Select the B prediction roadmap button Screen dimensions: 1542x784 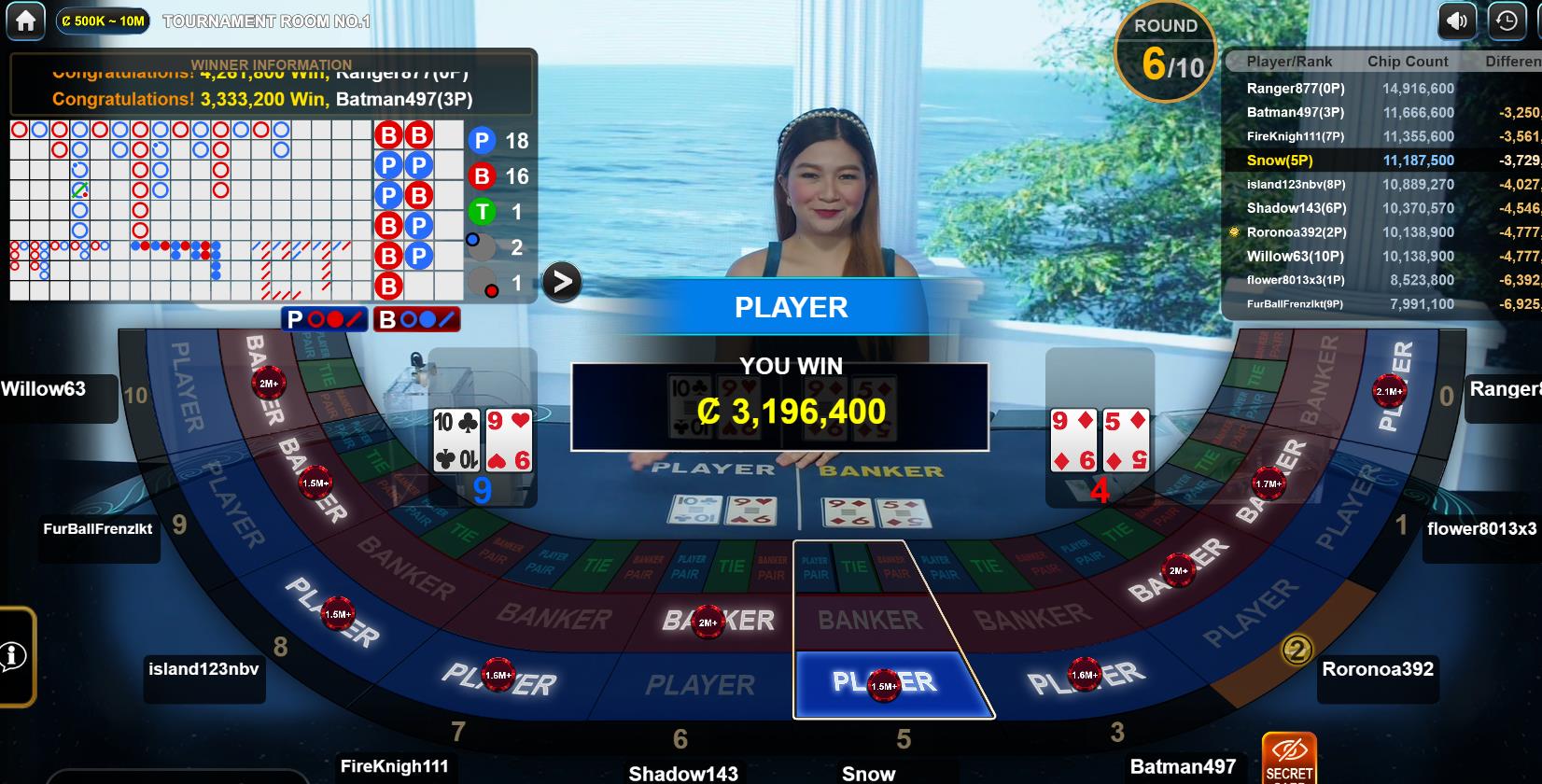(416, 319)
